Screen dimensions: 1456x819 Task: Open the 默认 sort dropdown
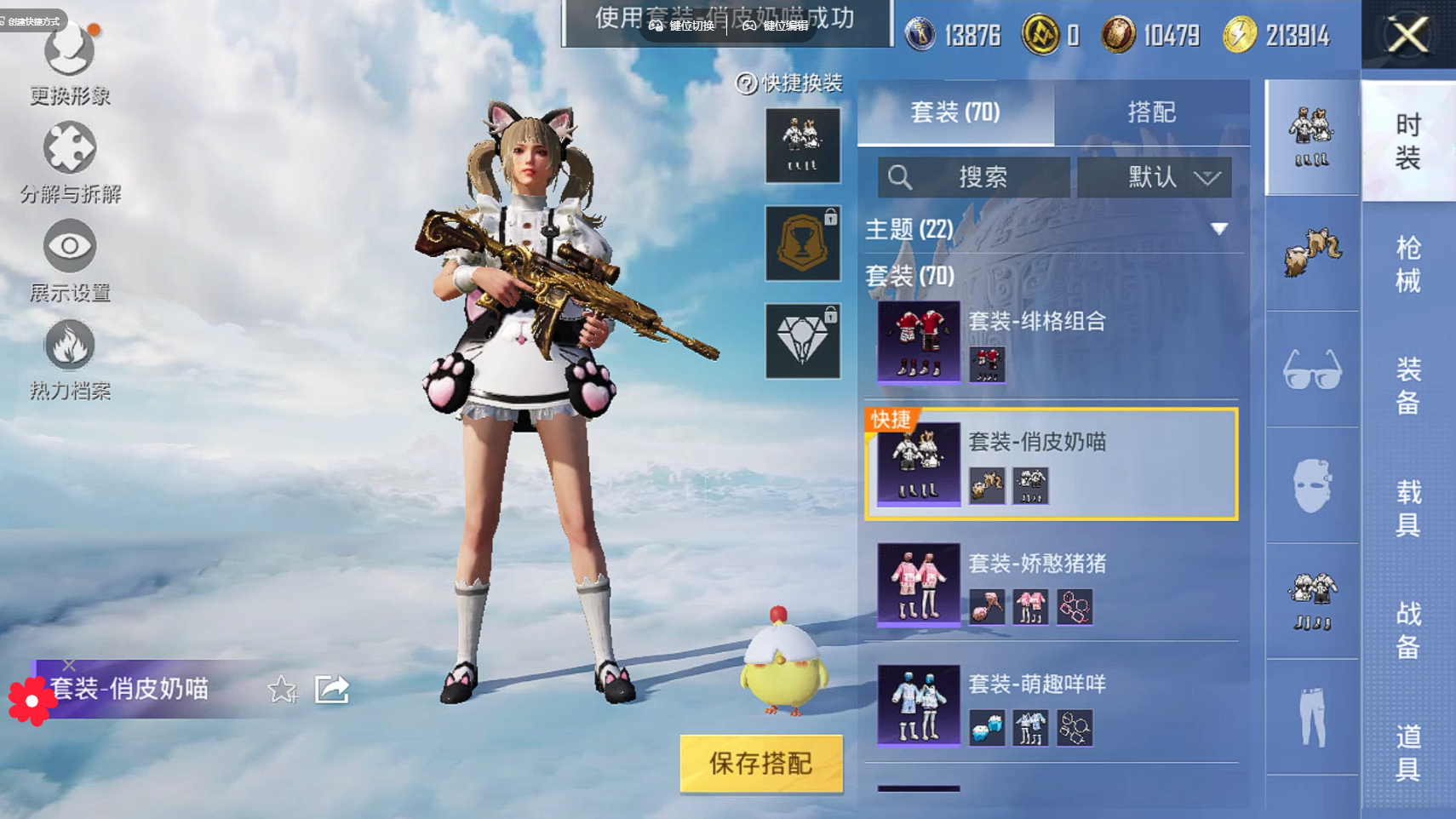click(1154, 177)
